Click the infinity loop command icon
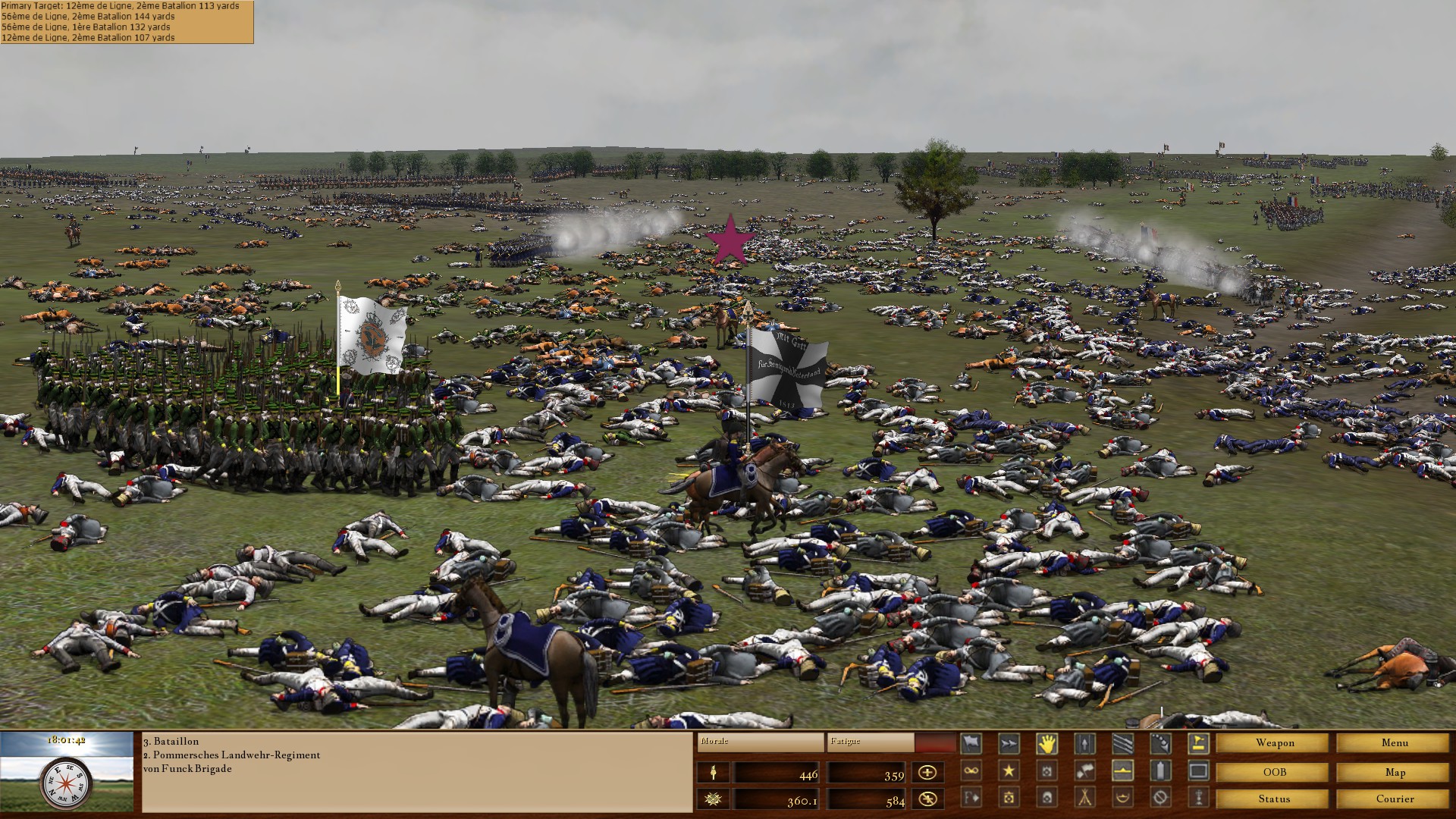Screen dimensions: 1456x819 point(971,770)
